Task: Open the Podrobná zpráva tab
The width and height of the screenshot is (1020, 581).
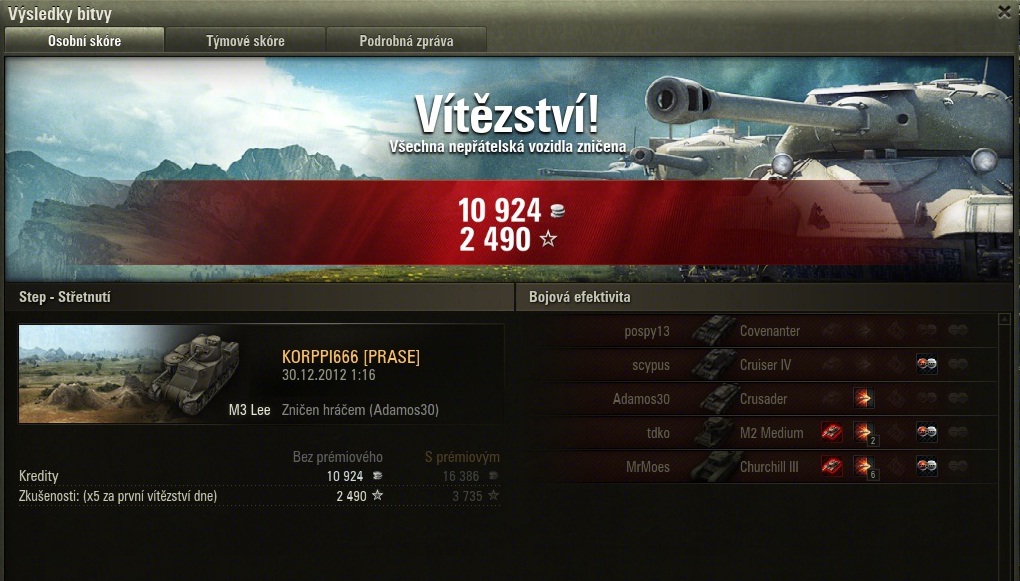Action: click(406, 41)
